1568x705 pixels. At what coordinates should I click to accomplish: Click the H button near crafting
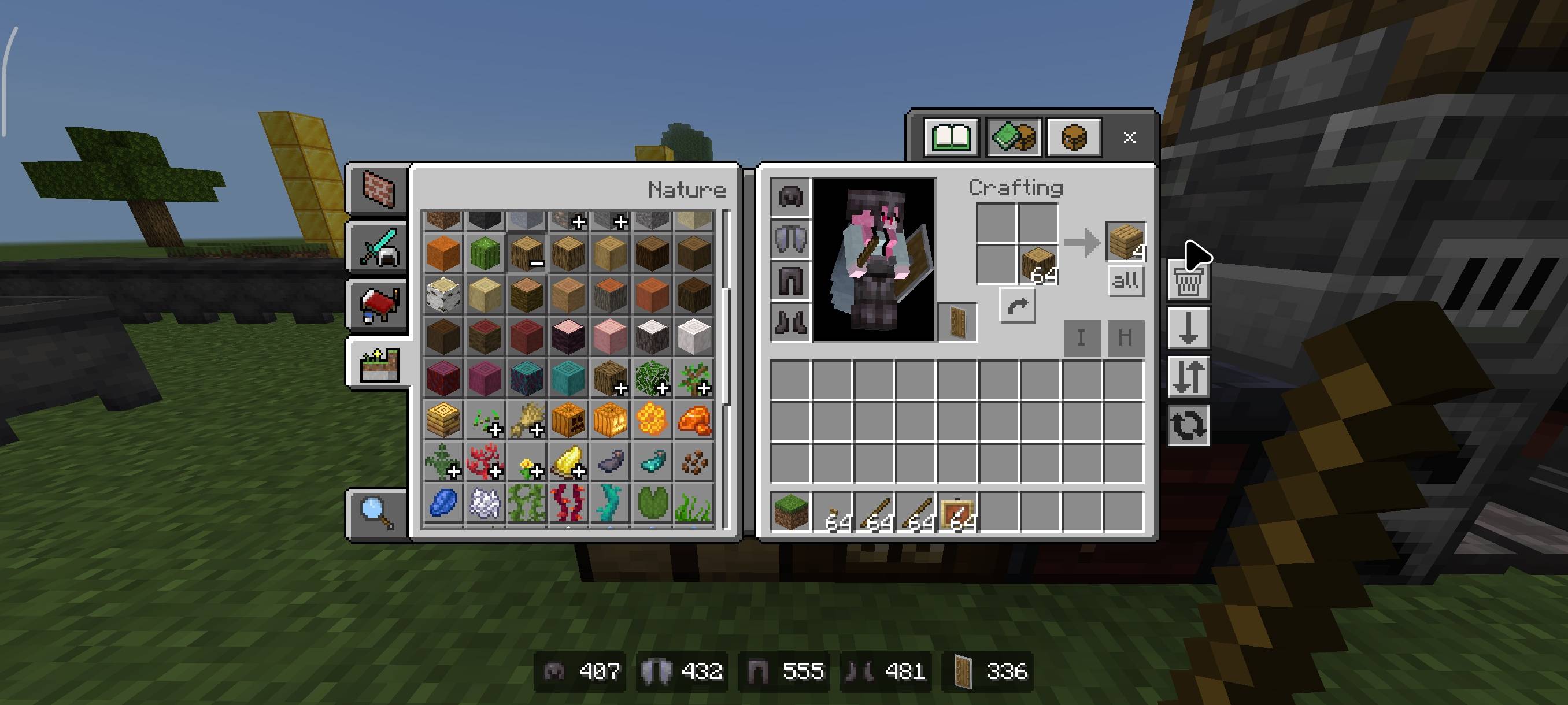click(x=1126, y=338)
